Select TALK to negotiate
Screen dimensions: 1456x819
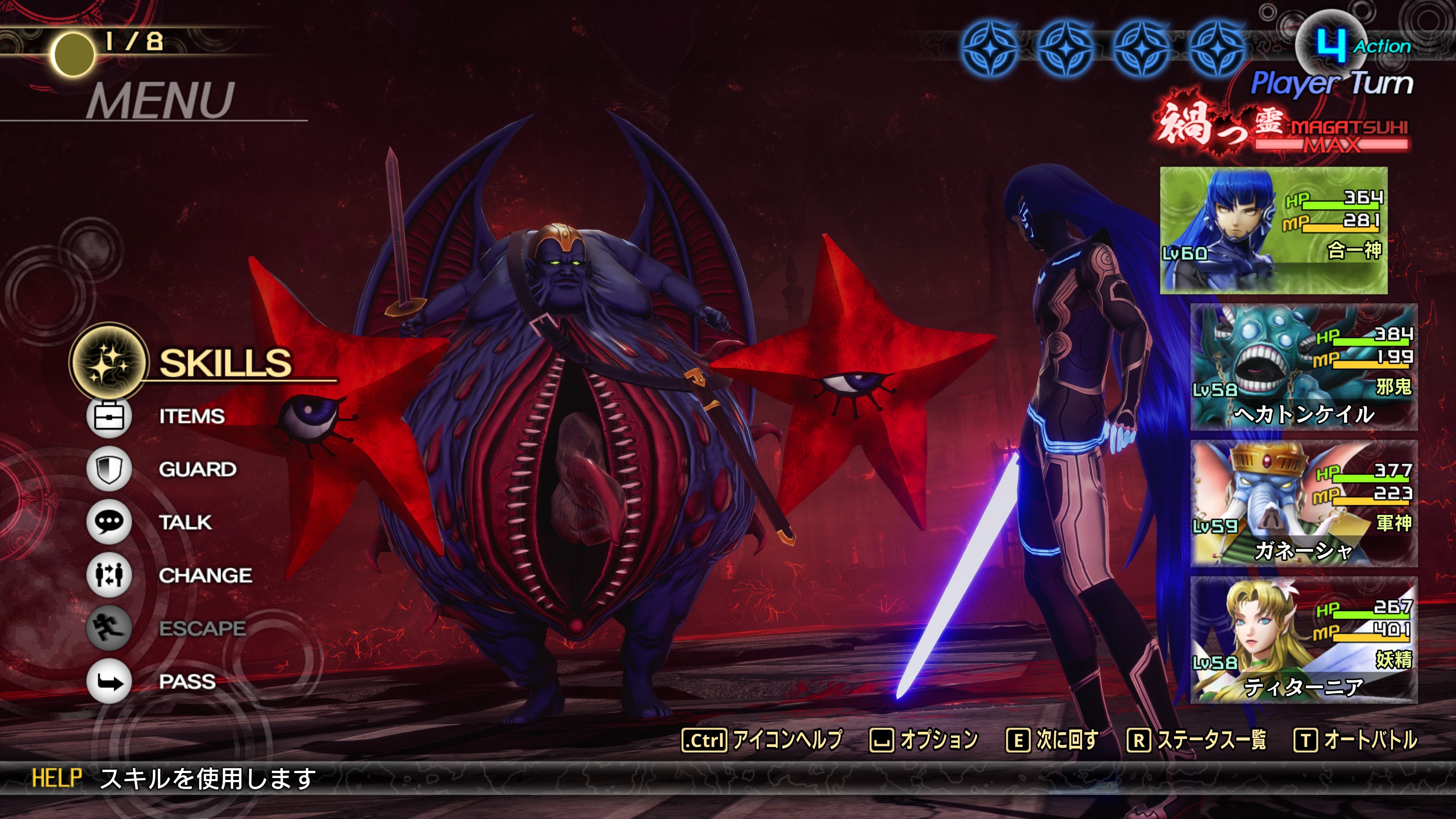click(x=185, y=522)
